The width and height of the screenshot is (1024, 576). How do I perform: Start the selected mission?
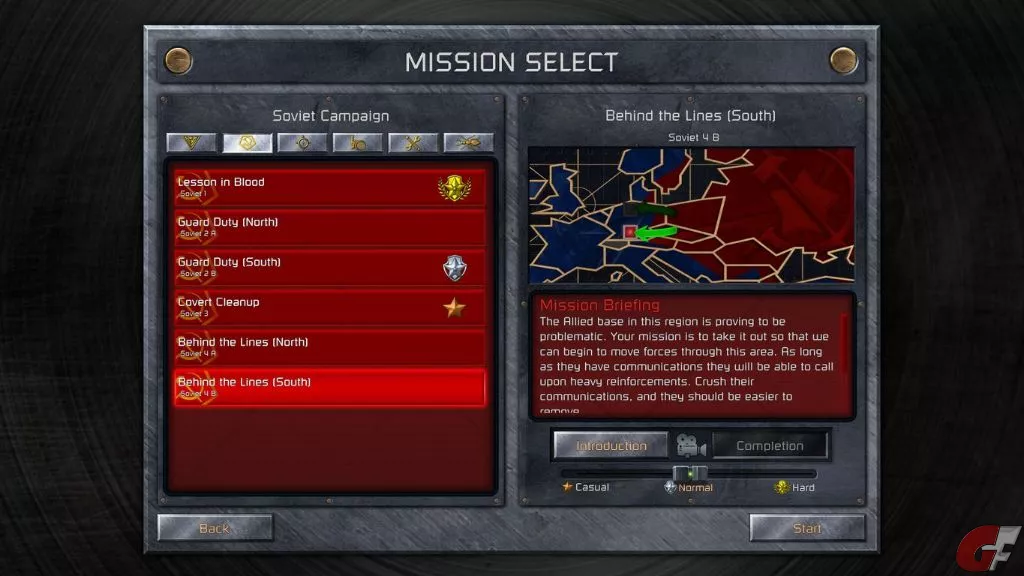807,528
